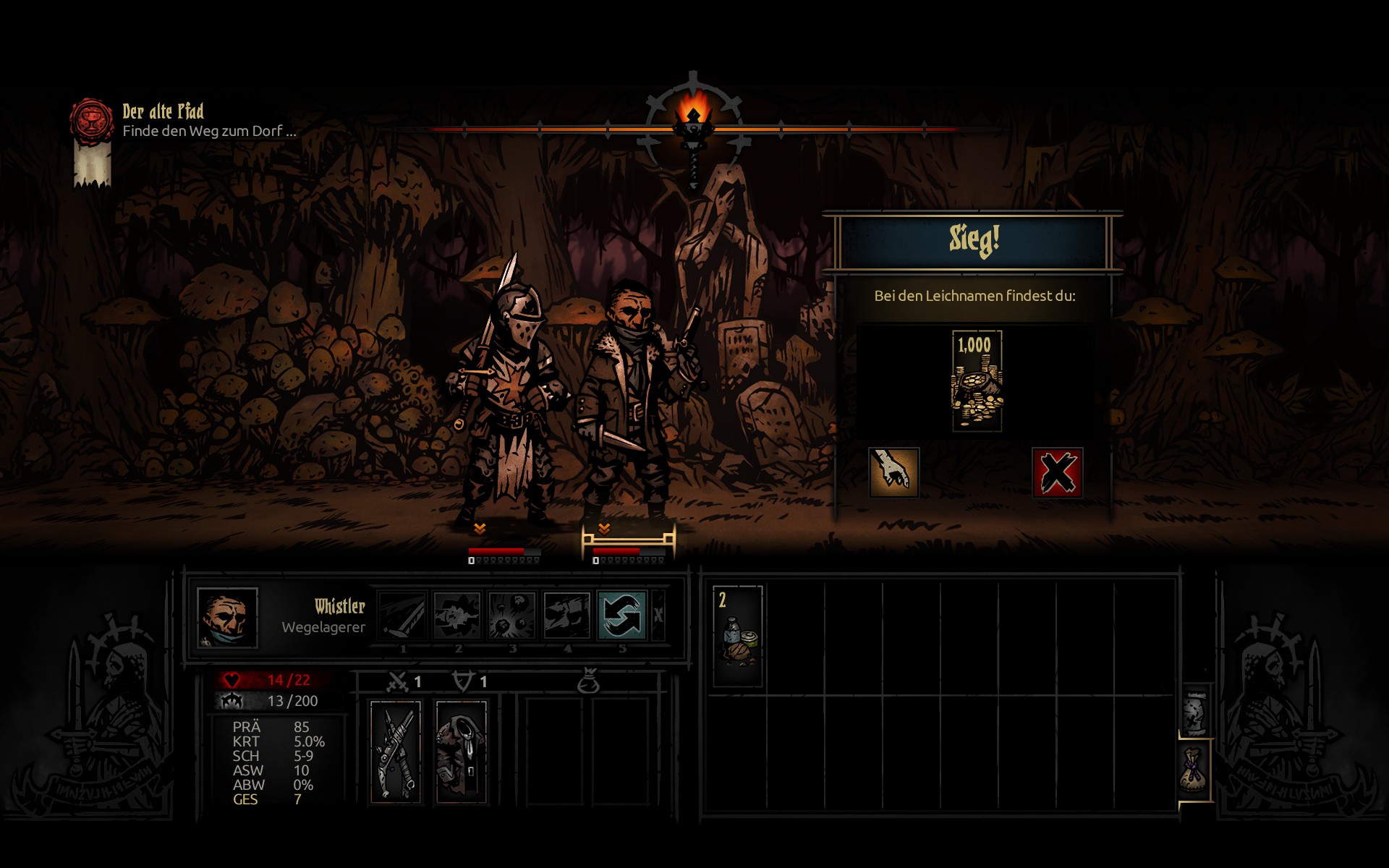
Task: Close the victory loot window
Action: pyautogui.click(x=1057, y=472)
